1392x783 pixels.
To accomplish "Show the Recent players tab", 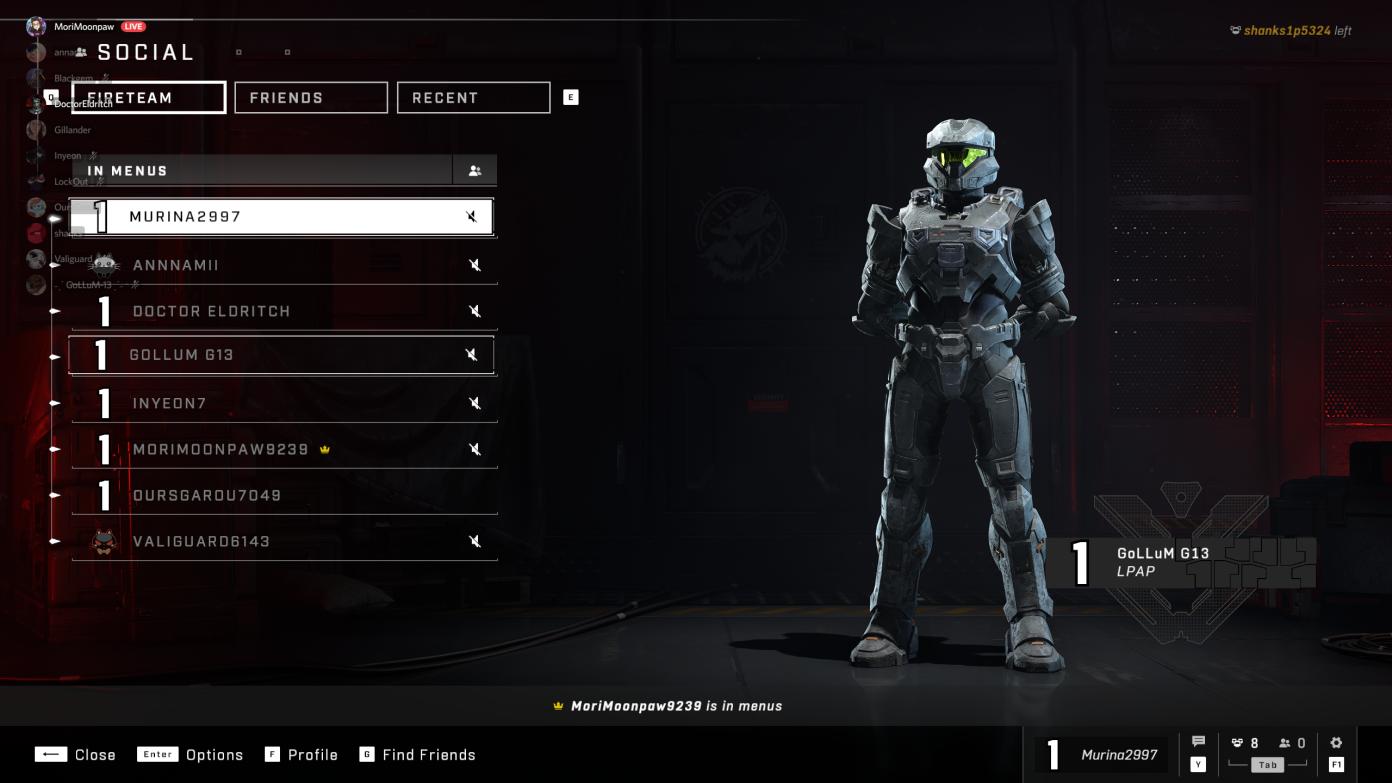I will (x=473, y=98).
